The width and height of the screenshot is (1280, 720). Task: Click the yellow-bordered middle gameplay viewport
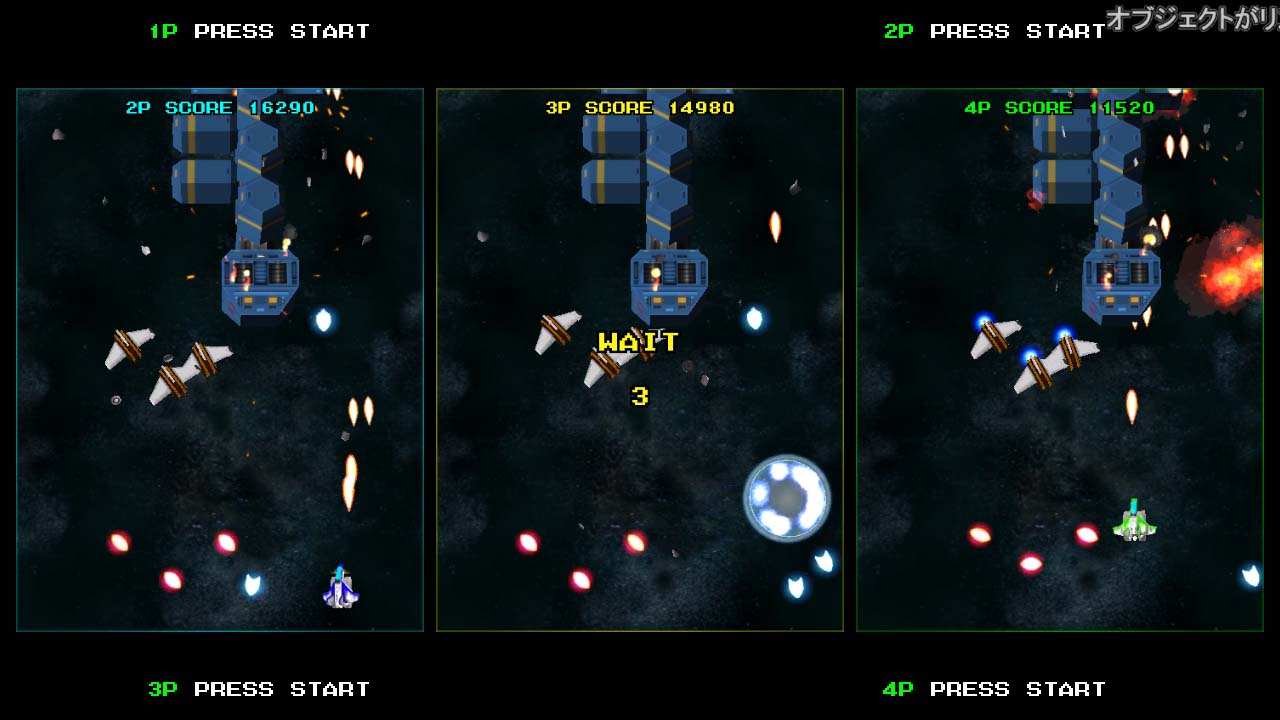640,360
